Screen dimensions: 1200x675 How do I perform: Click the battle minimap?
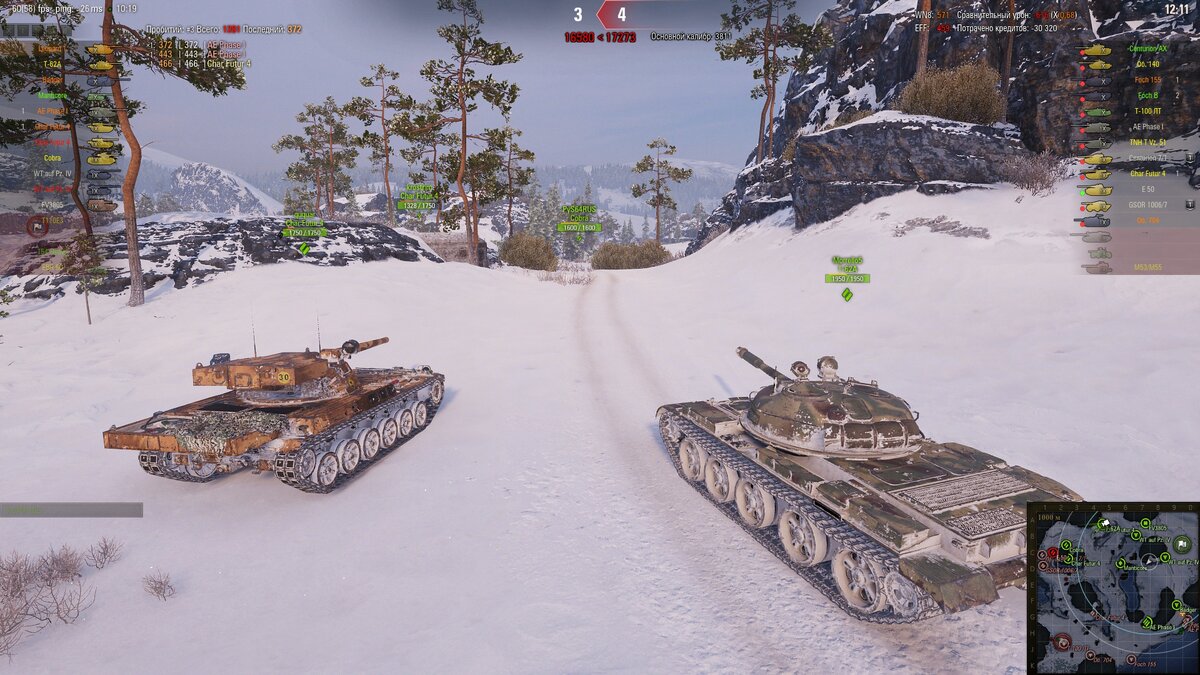coord(1112,588)
